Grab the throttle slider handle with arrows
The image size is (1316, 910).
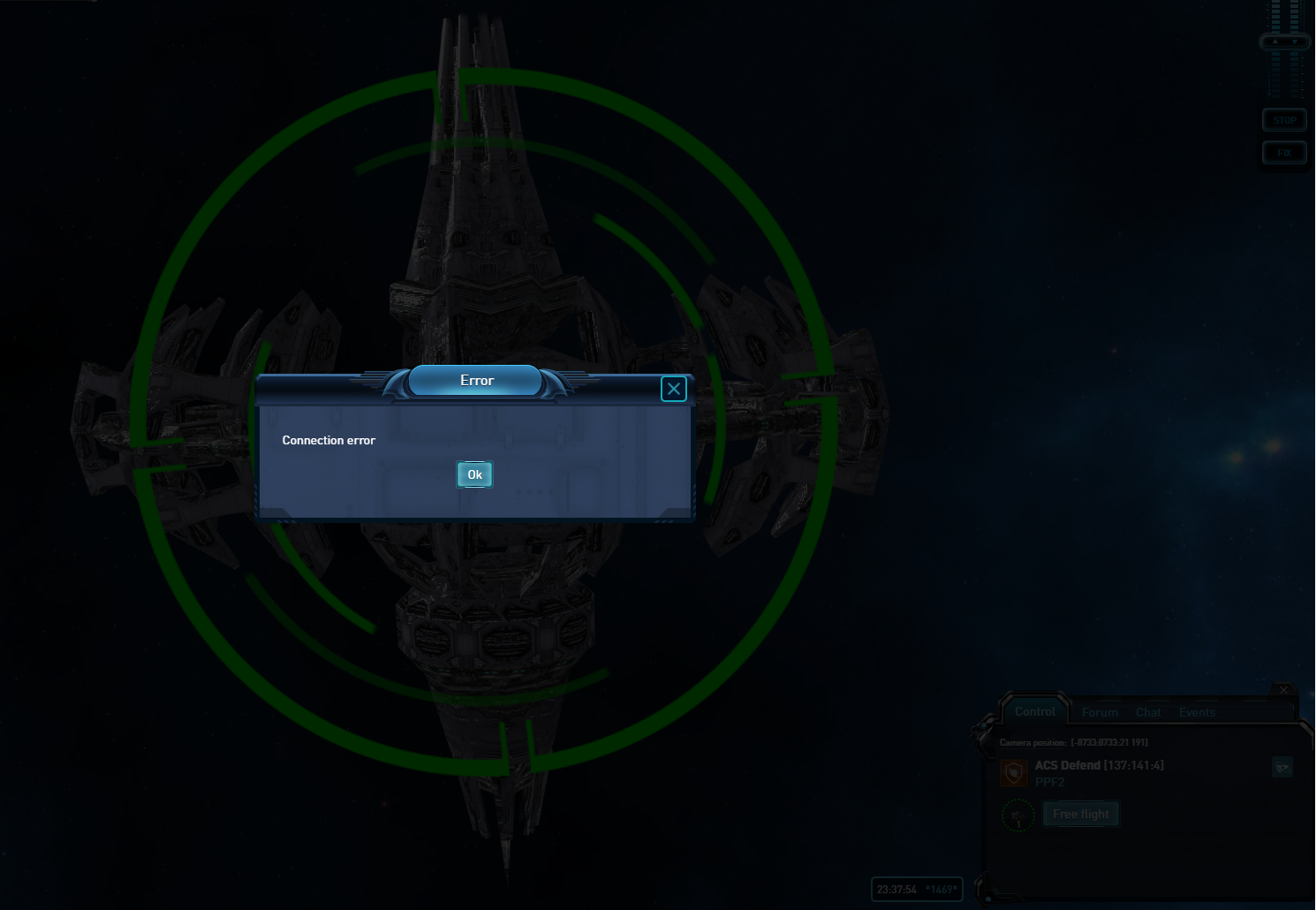1284,42
